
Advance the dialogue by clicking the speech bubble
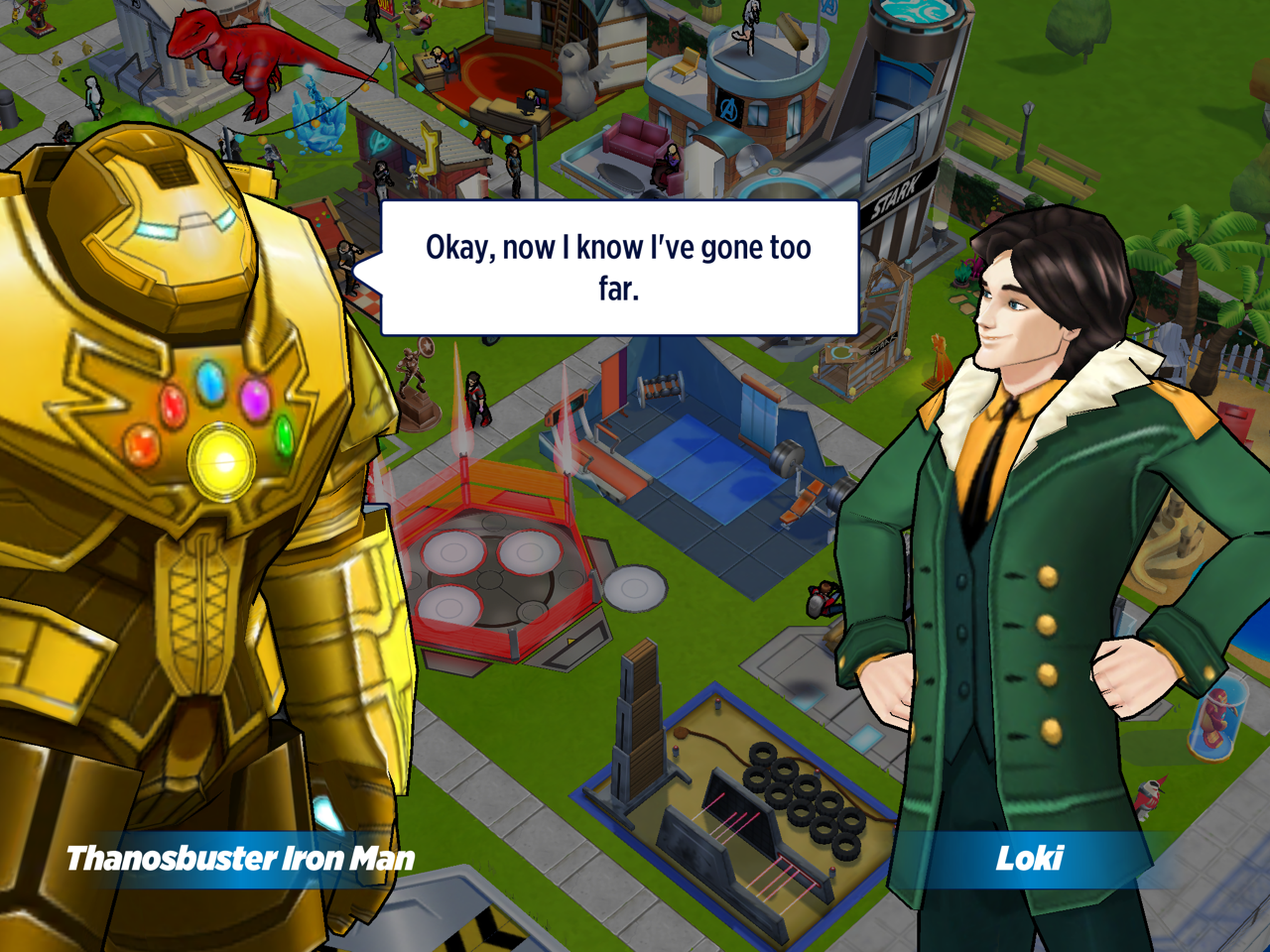(619, 268)
